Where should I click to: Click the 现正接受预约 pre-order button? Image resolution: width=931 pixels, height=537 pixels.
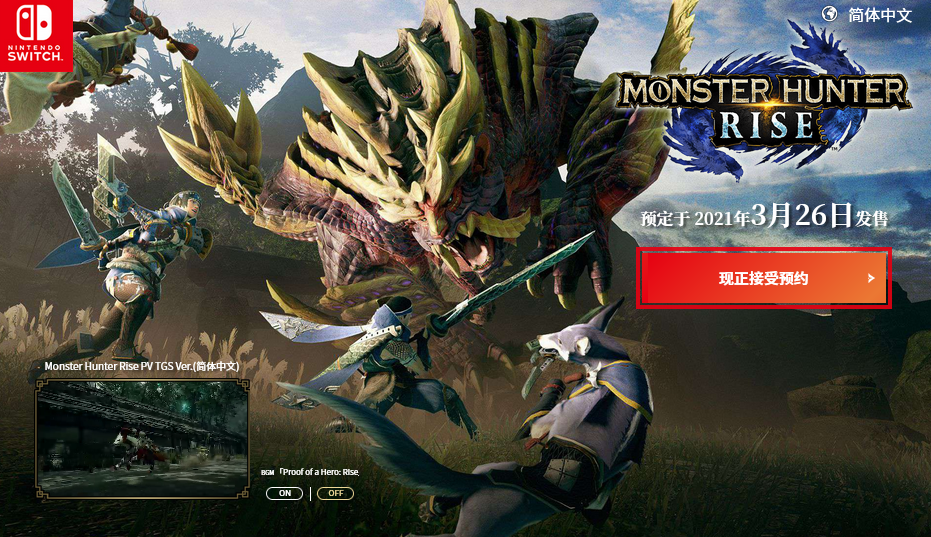[x=764, y=278]
